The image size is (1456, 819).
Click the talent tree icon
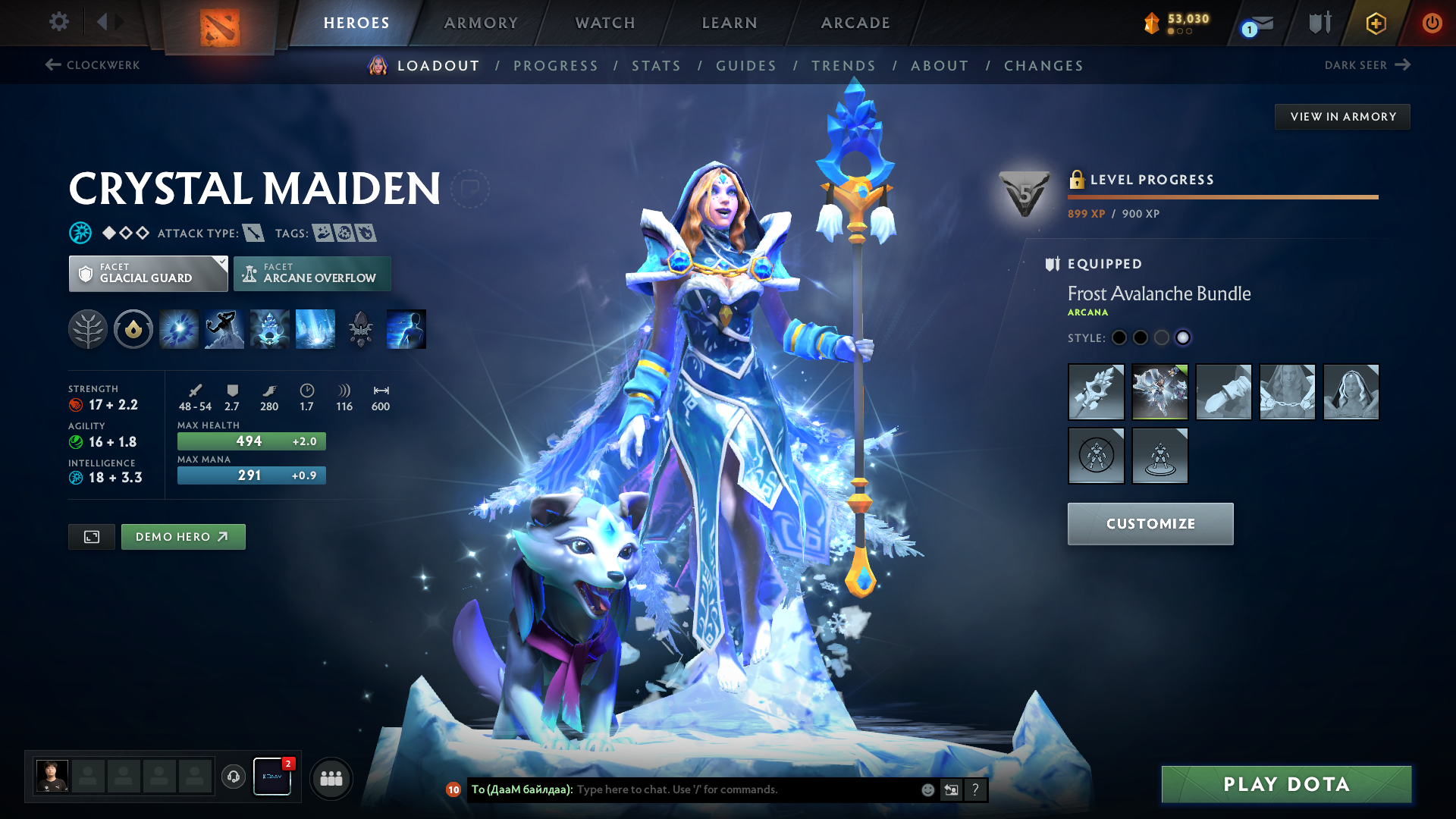pyautogui.click(x=87, y=328)
